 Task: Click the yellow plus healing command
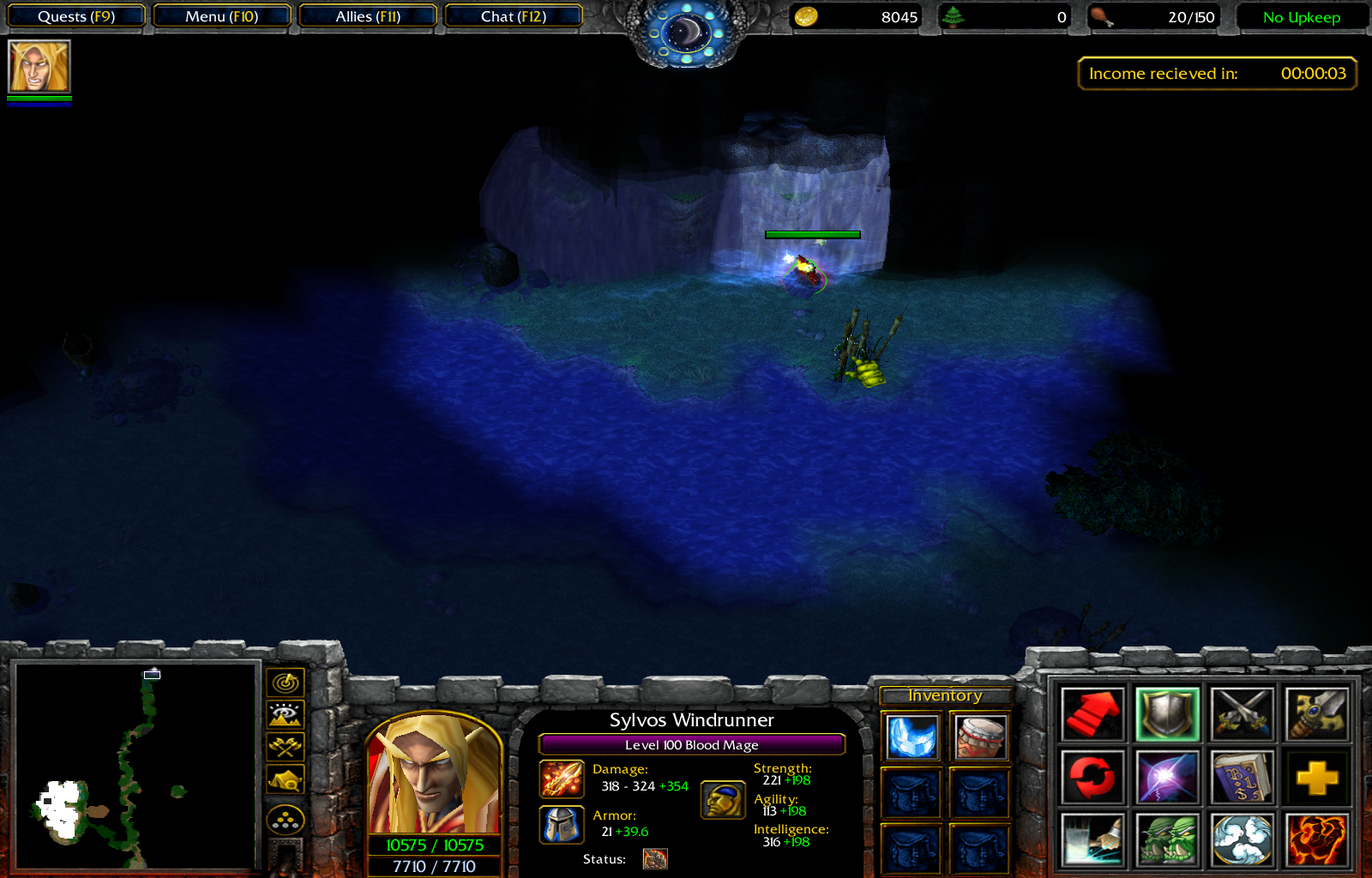pos(1316,776)
